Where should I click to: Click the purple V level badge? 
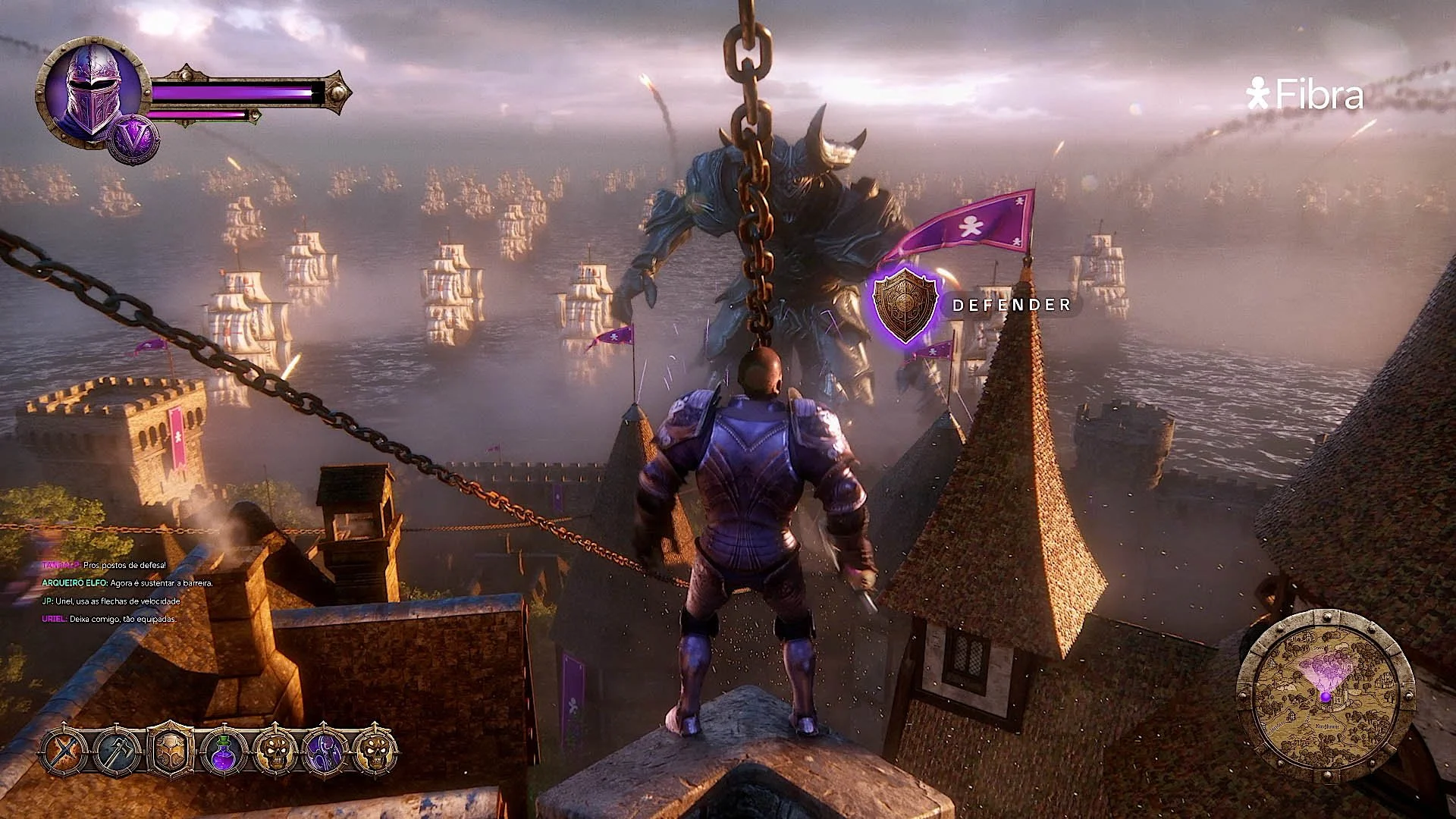click(134, 140)
